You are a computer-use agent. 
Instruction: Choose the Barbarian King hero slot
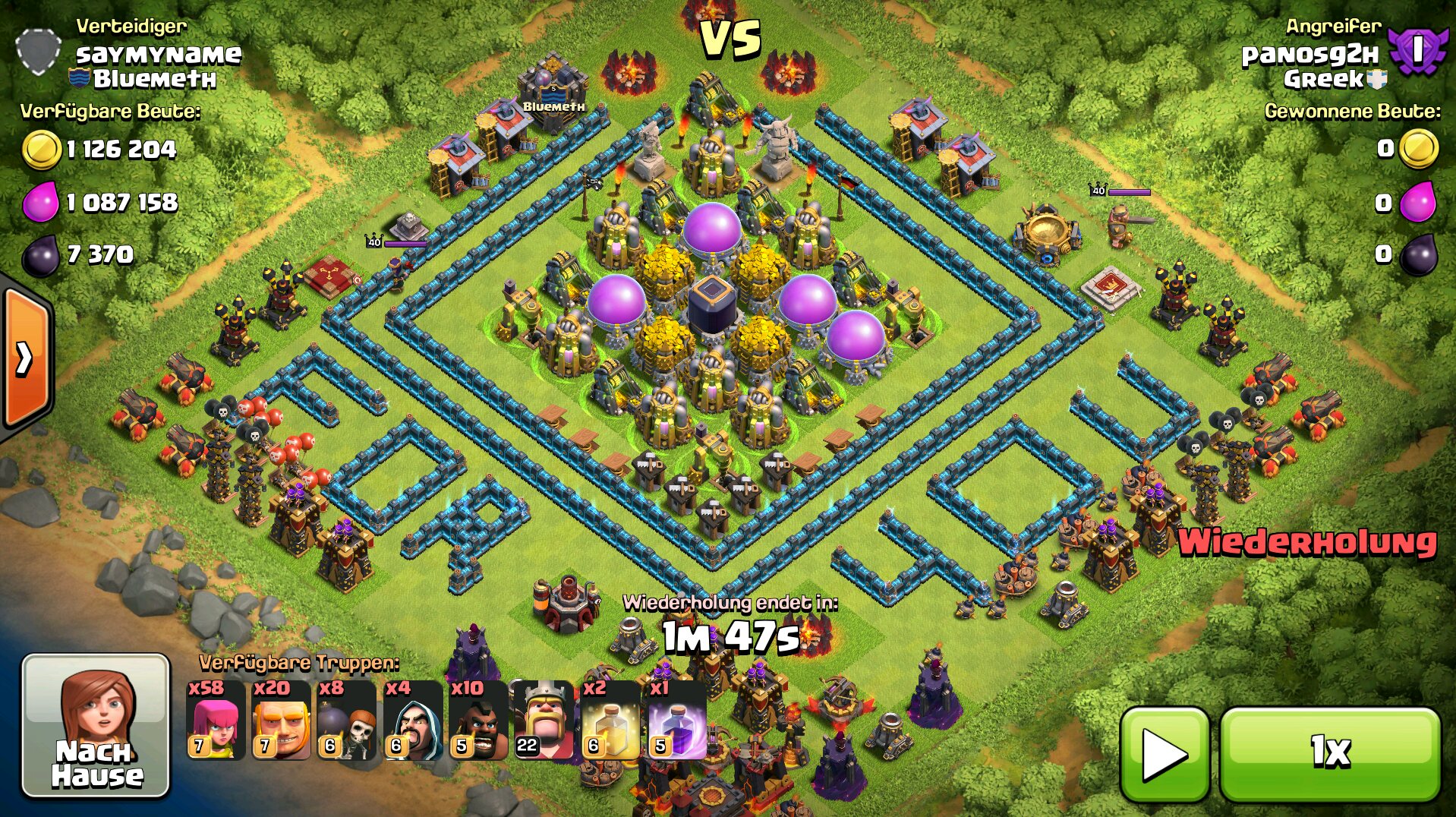coord(544,721)
